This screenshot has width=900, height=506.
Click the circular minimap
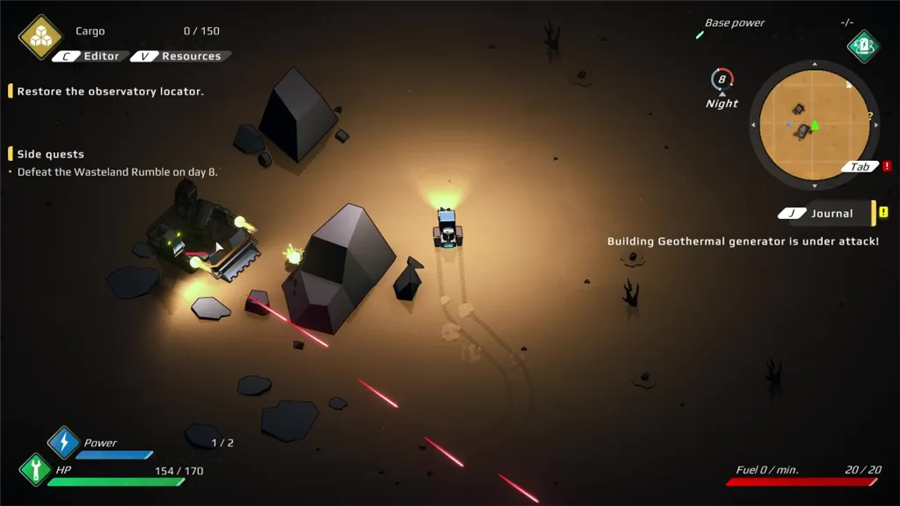pyautogui.click(x=814, y=124)
